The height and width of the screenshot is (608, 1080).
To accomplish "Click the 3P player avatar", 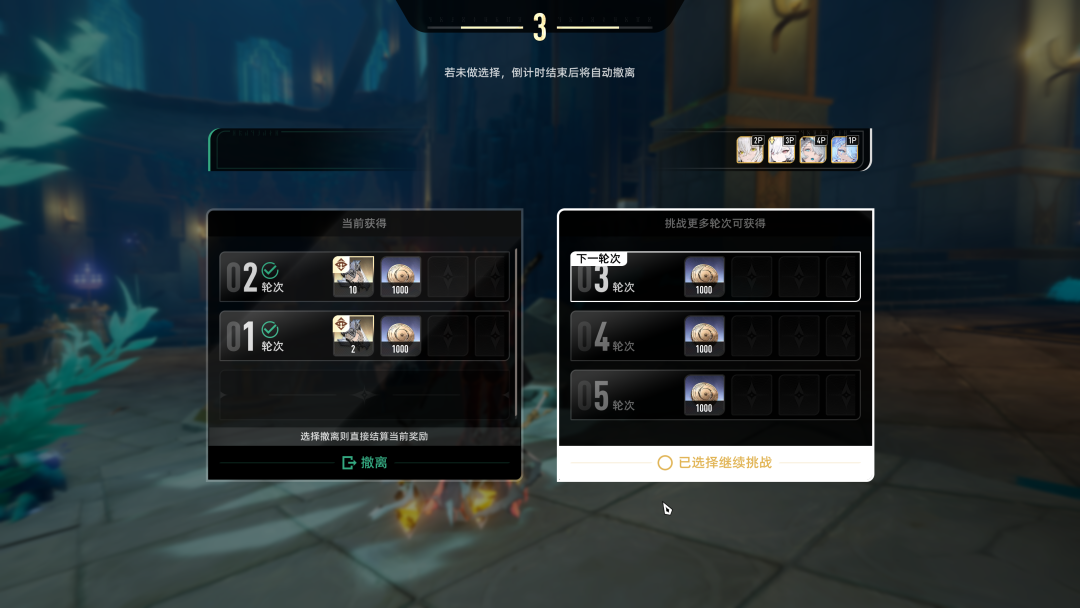I will (782, 150).
